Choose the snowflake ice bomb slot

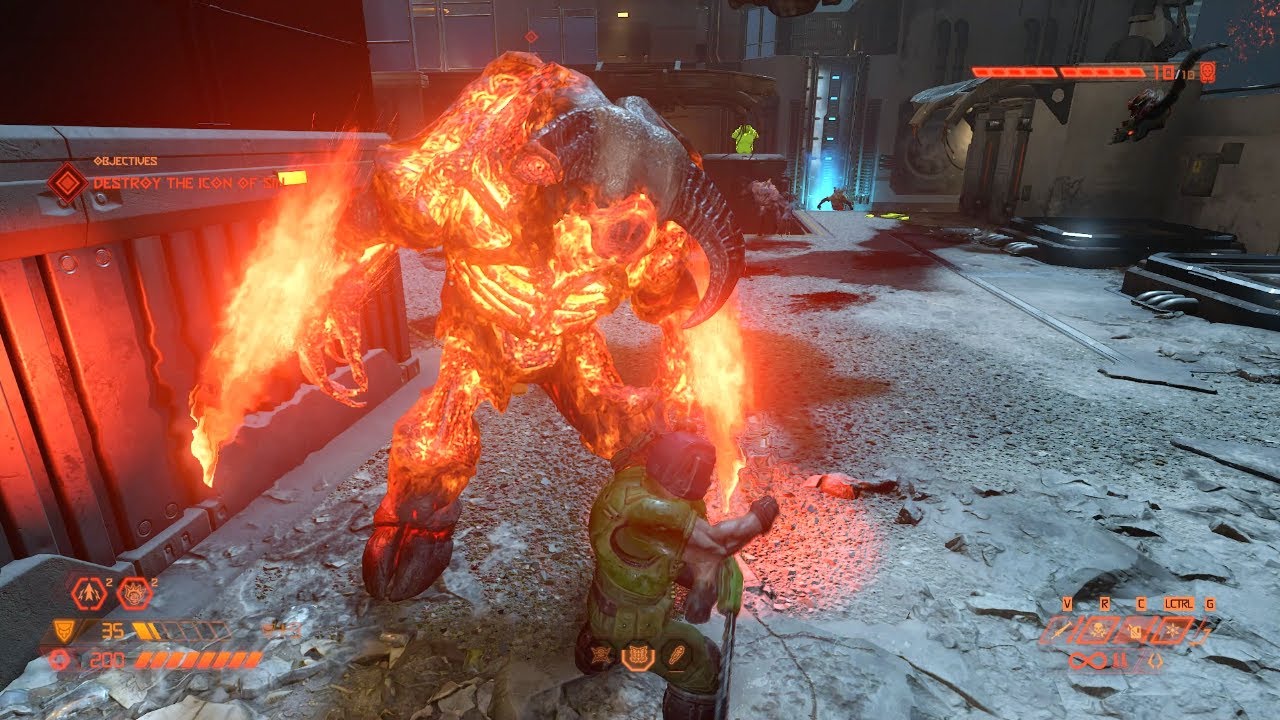pos(1172,630)
